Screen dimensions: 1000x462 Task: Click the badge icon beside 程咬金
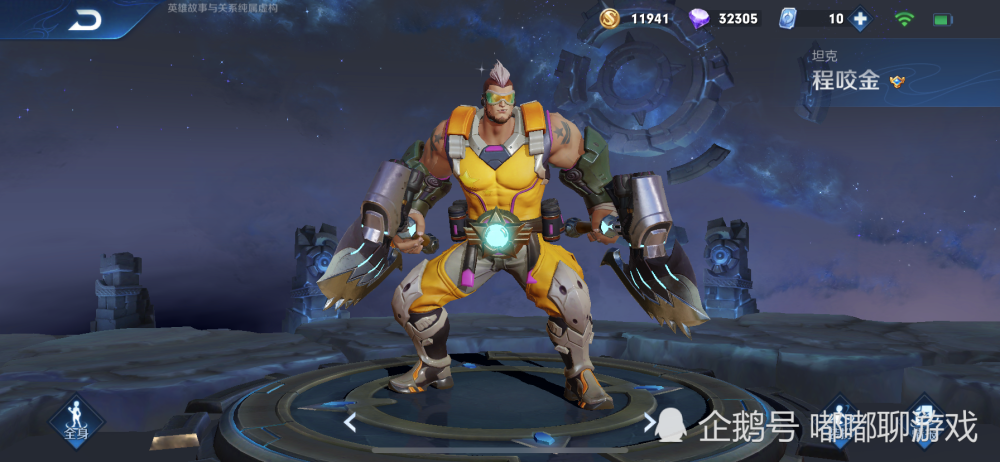tap(897, 82)
